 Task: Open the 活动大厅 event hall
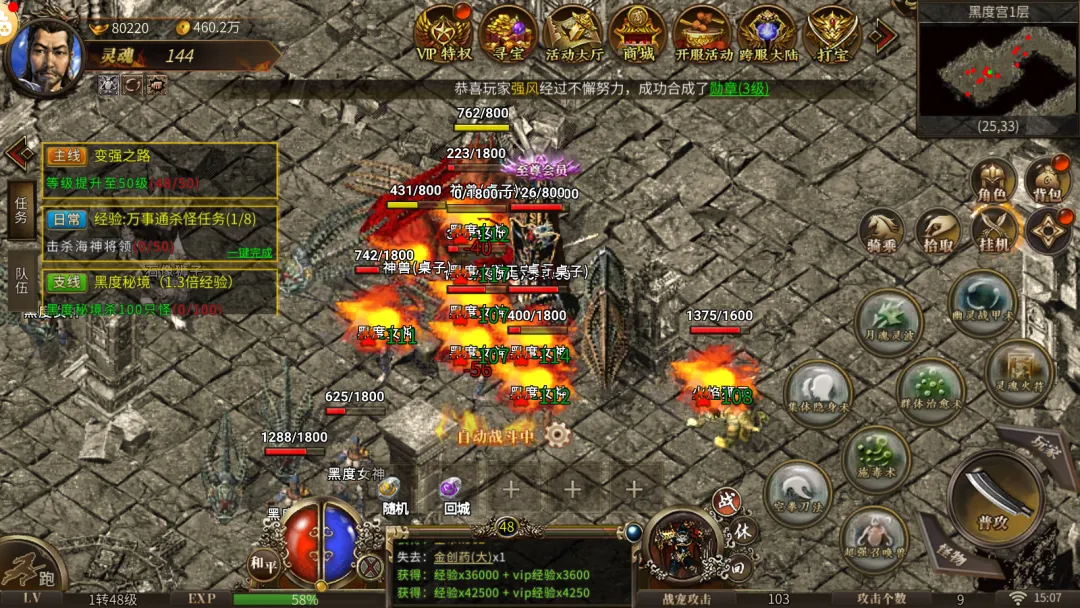pyautogui.click(x=573, y=34)
